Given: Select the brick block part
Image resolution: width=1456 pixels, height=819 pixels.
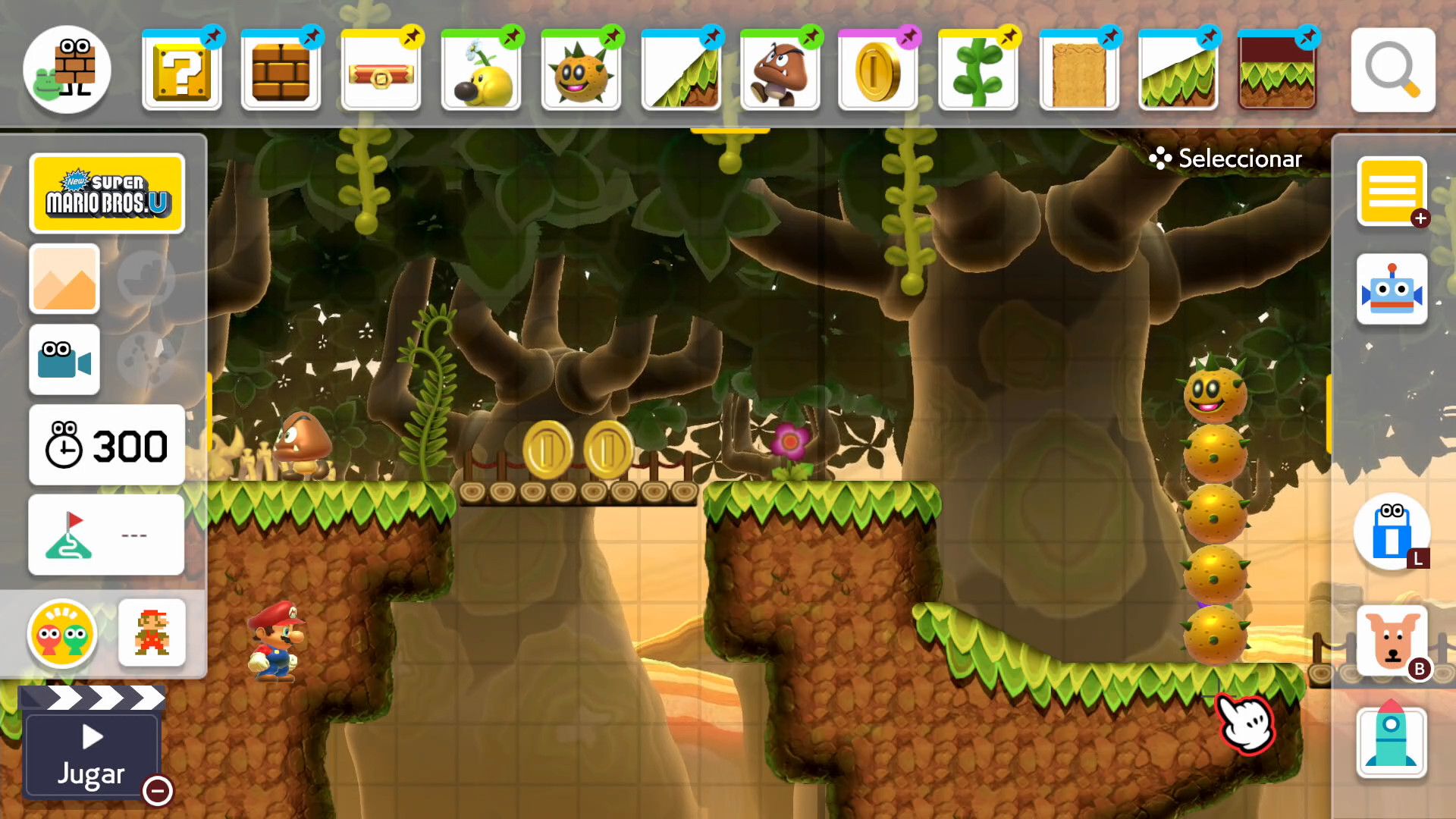Looking at the screenshot, I should pos(281,71).
